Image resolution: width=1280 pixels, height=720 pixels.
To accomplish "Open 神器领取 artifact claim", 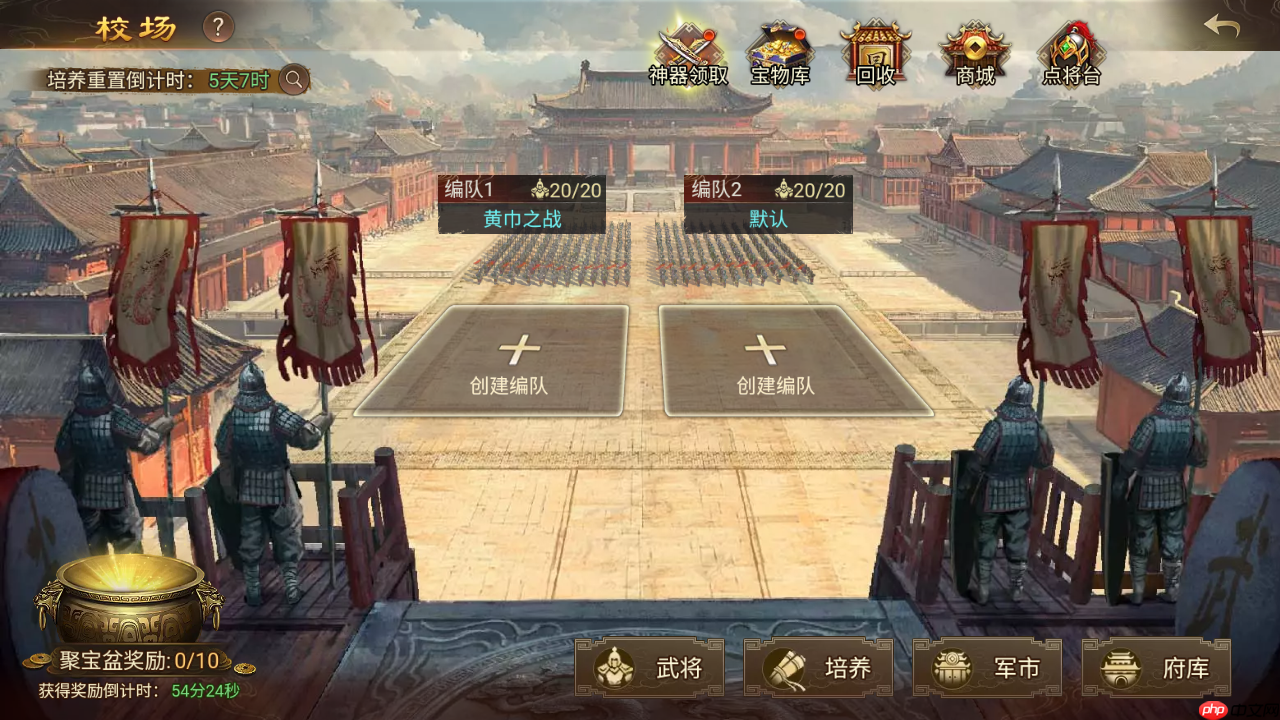I will (x=688, y=55).
